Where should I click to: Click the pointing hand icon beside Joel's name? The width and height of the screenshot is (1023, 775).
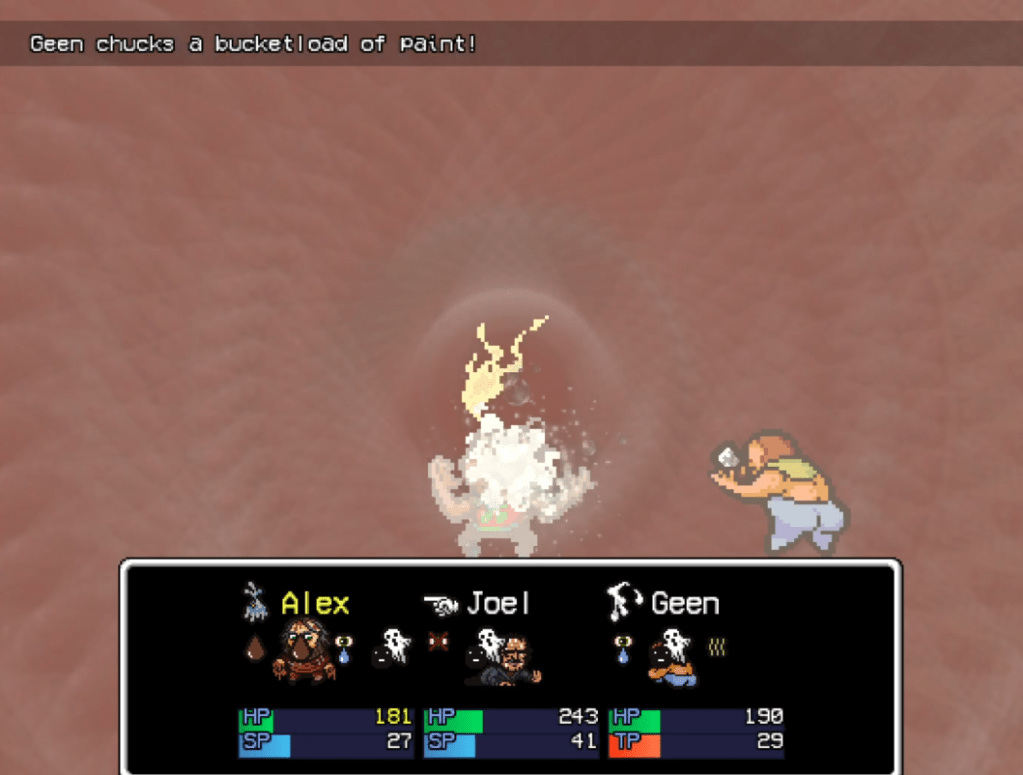pyautogui.click(x=440, y=604)
